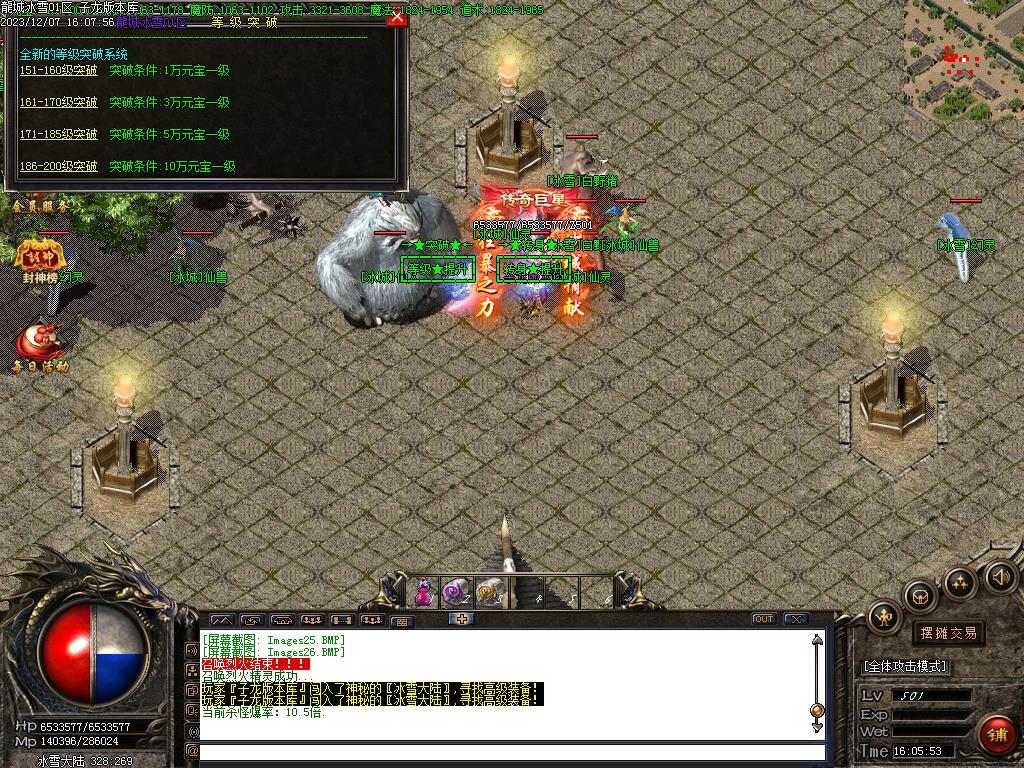Select the 151-160级突破 link
Viewport: 1024px width, 768px height.
pos(59,71)
